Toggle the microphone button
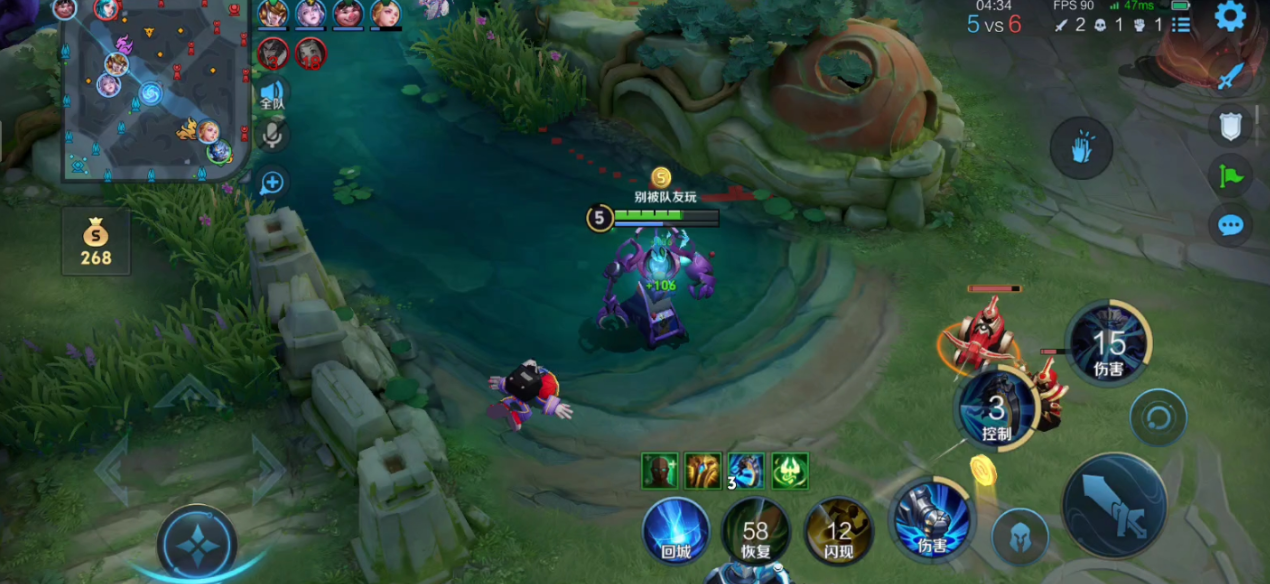Viewport: 1270px width, 584px height. tap(272, 134)
